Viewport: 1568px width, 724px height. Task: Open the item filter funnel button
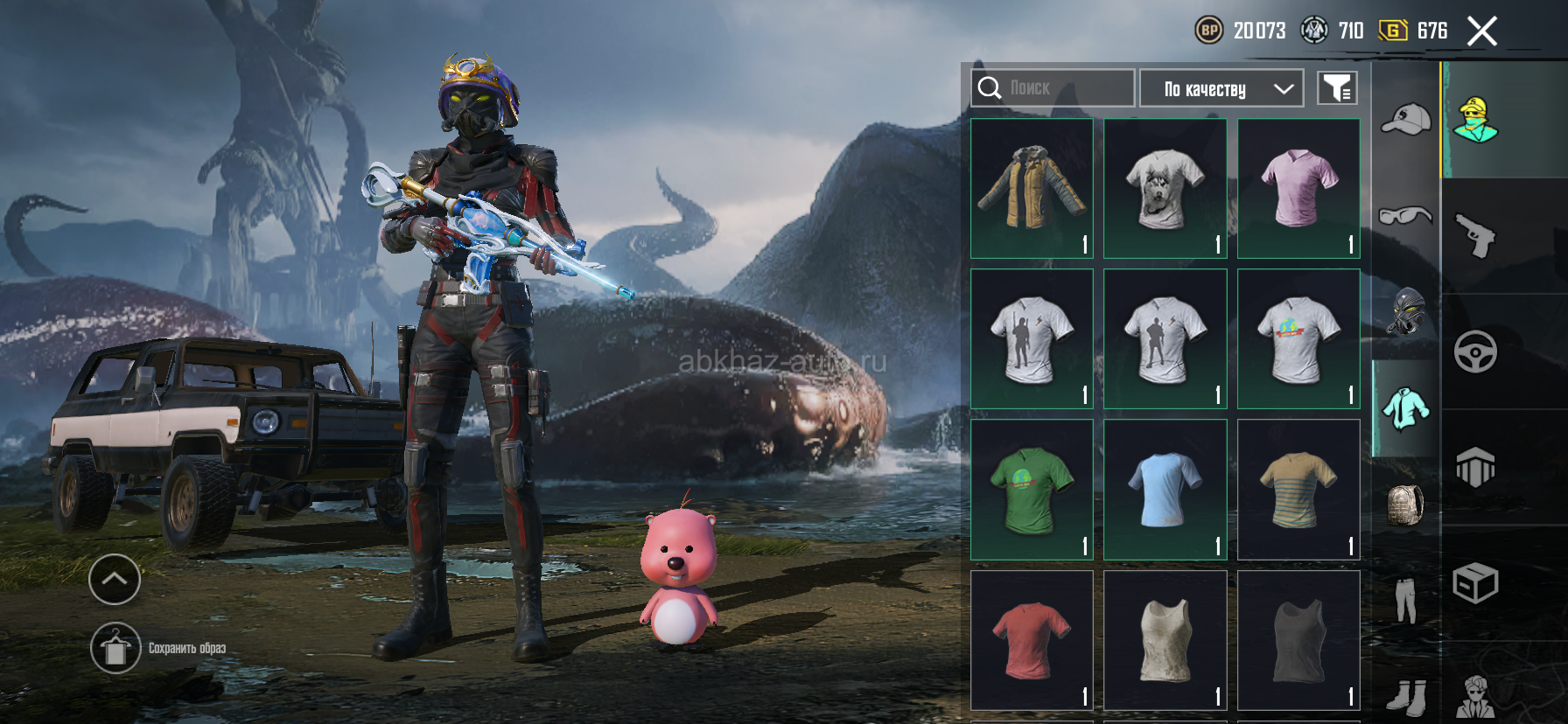1337,88
